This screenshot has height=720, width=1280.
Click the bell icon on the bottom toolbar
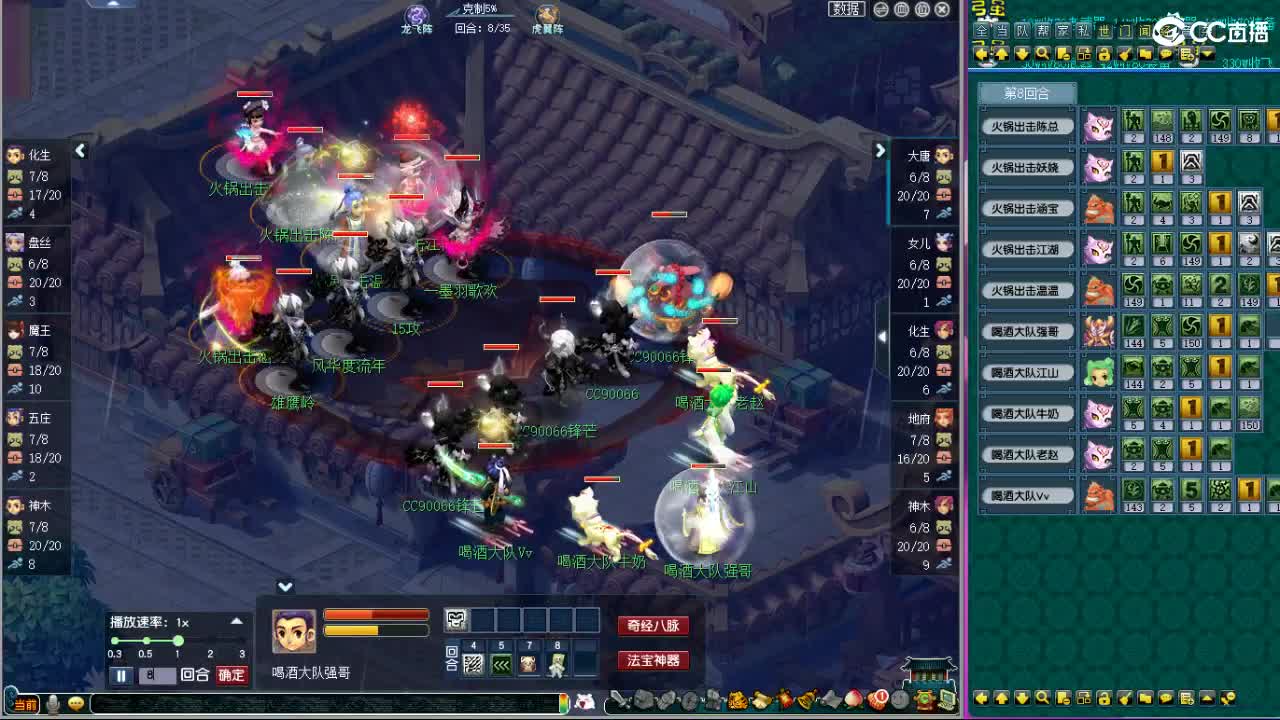(804, 701)
